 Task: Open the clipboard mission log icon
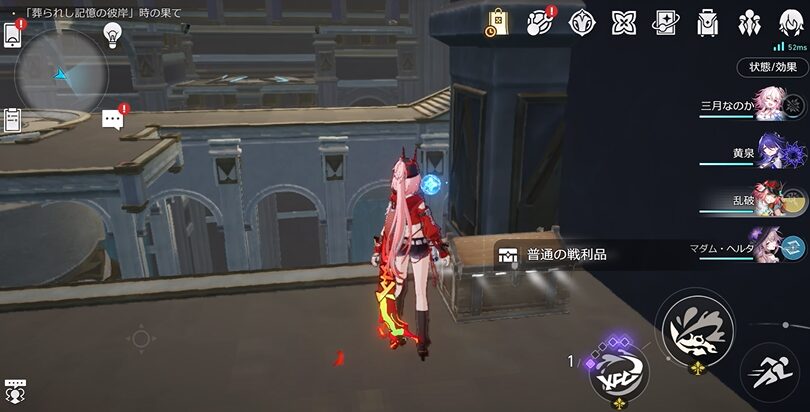[x=13, y=120]
